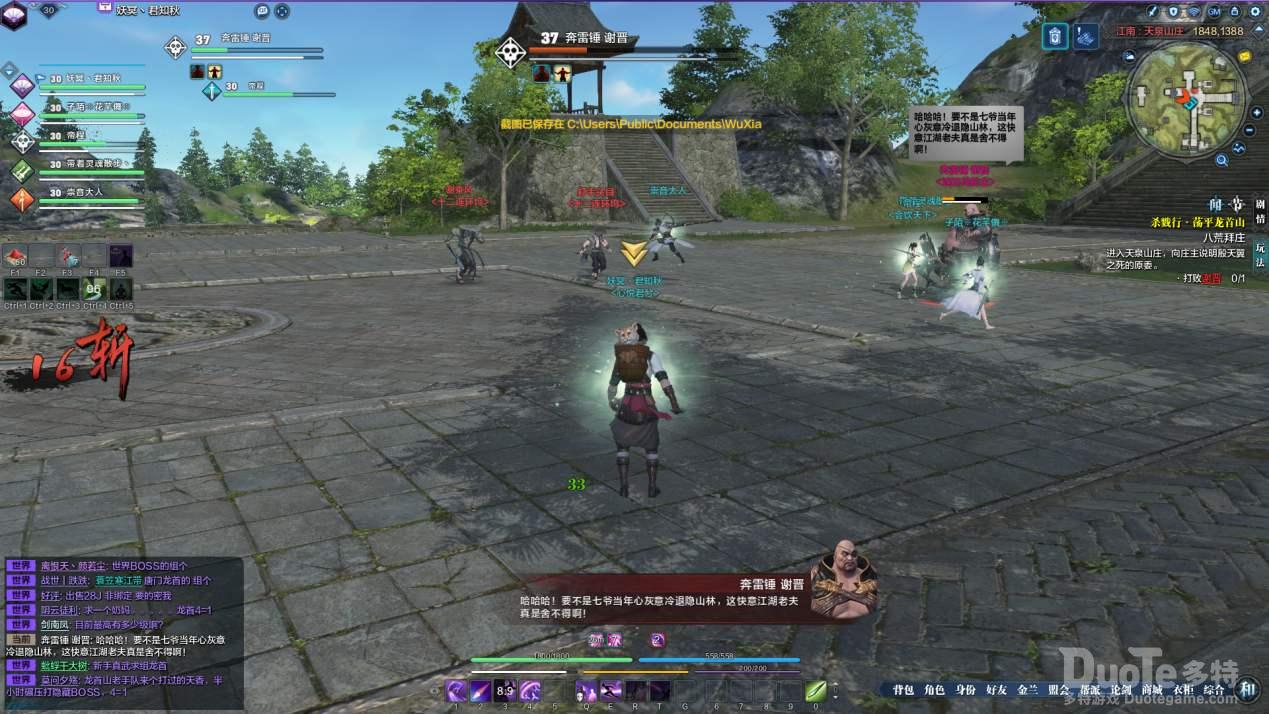Use the F1 quick-slot item
The height and width of the screenshot is (714, 1269).
coord(16,258)
